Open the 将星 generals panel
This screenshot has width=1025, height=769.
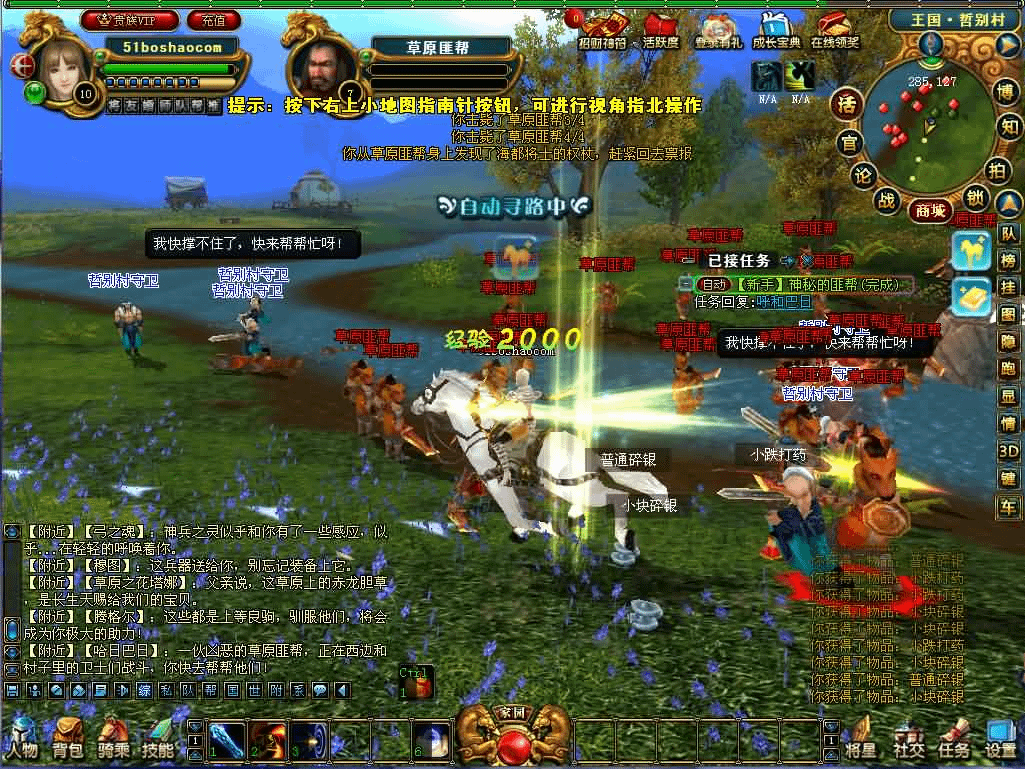(x=860, y=737)
